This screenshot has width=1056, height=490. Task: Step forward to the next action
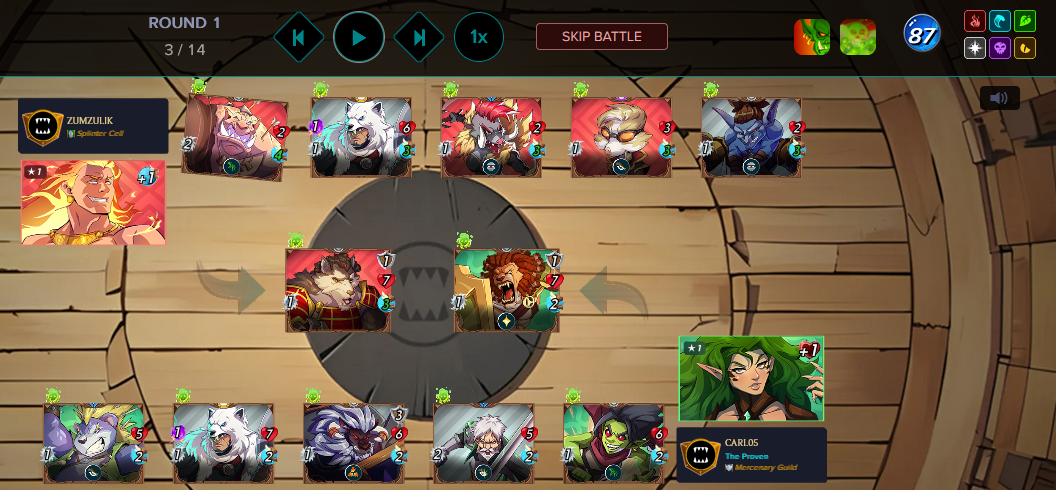(419, 37)
